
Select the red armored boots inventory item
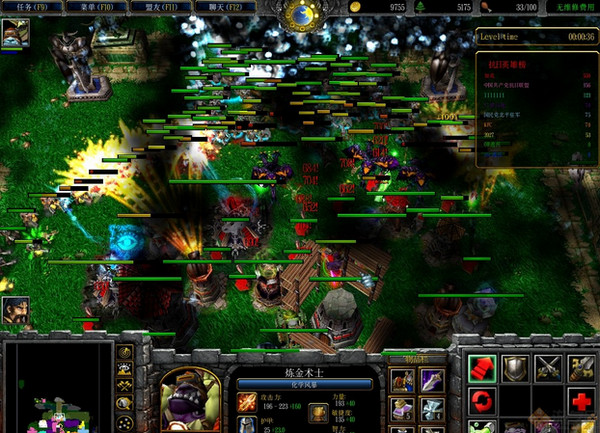coord(403,380)
